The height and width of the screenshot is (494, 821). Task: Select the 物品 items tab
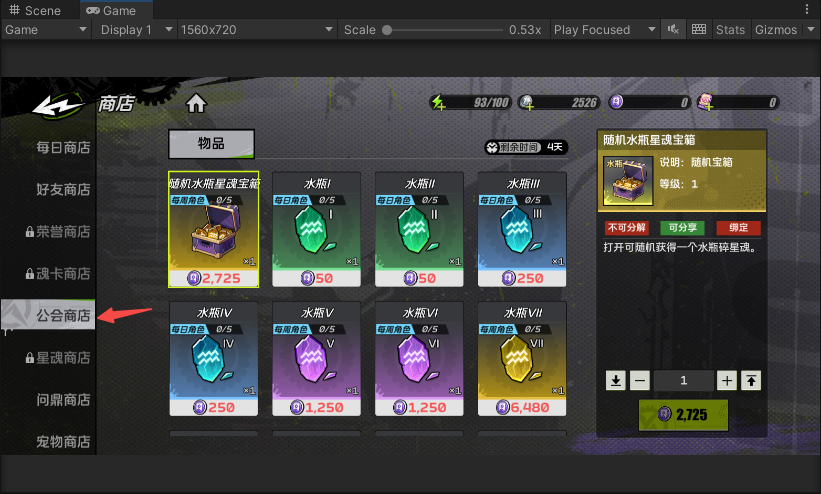211,144
